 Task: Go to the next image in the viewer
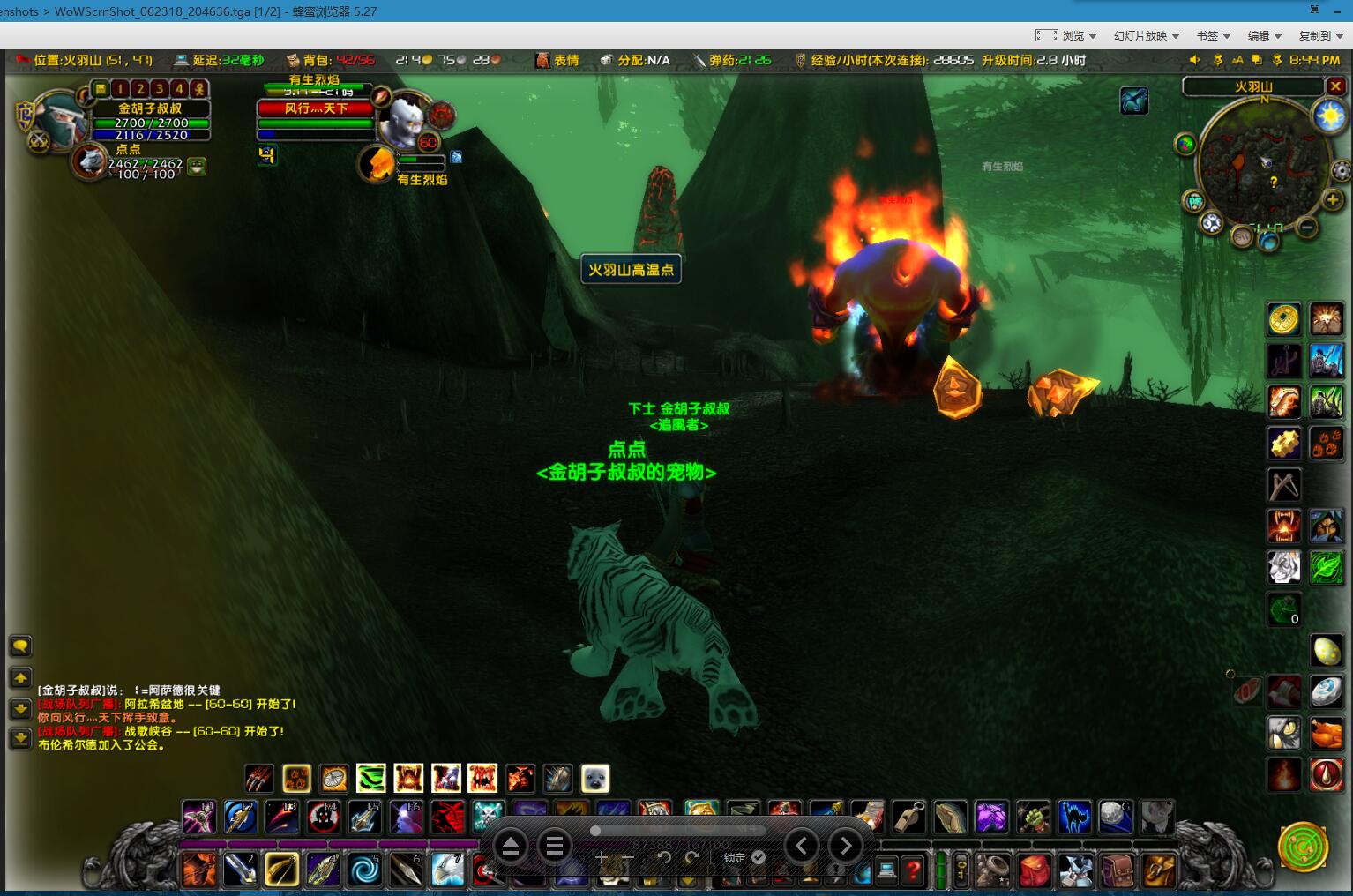coord(846,847)
